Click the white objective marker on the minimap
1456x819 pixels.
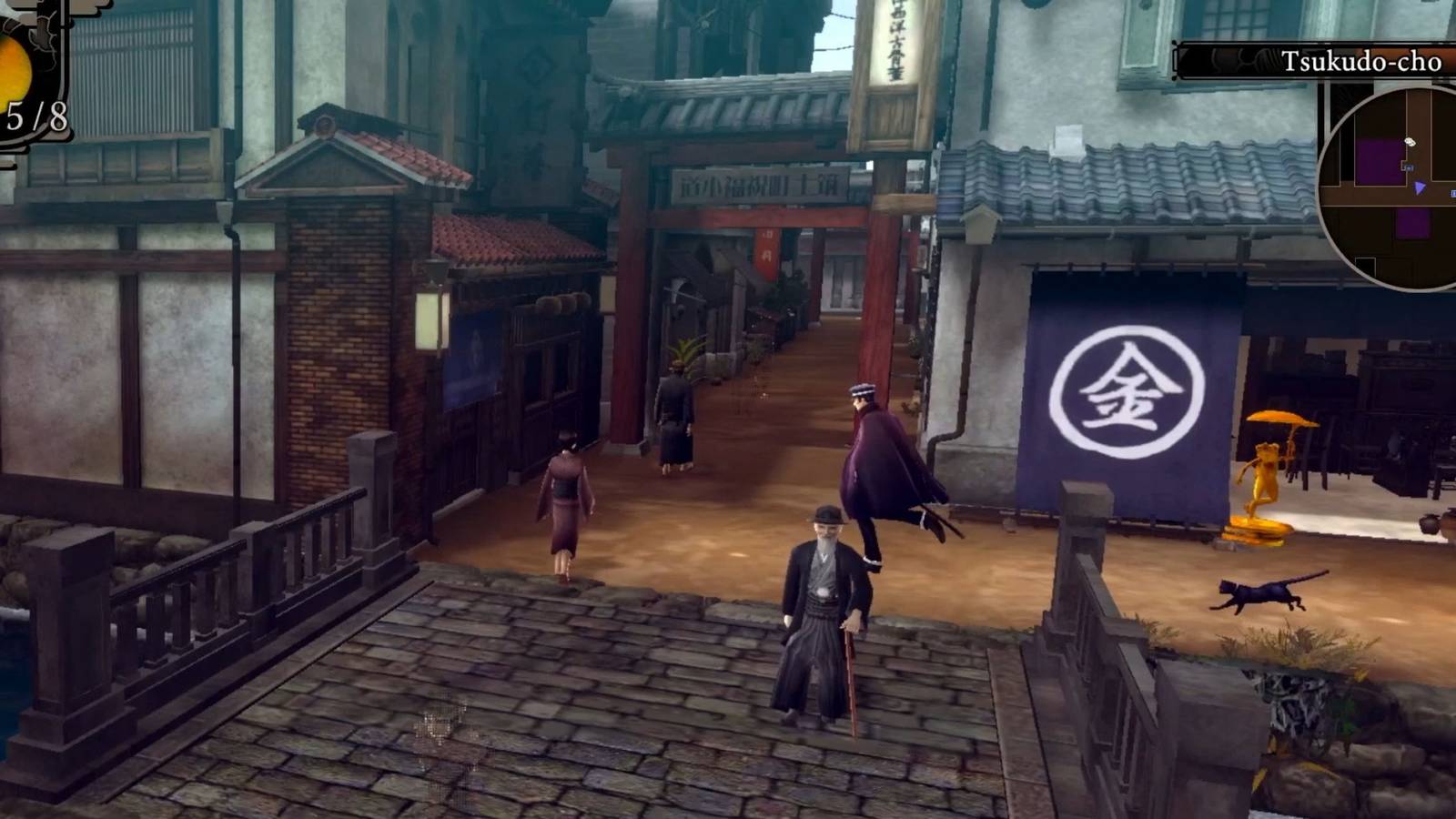tap(1409, 141)
